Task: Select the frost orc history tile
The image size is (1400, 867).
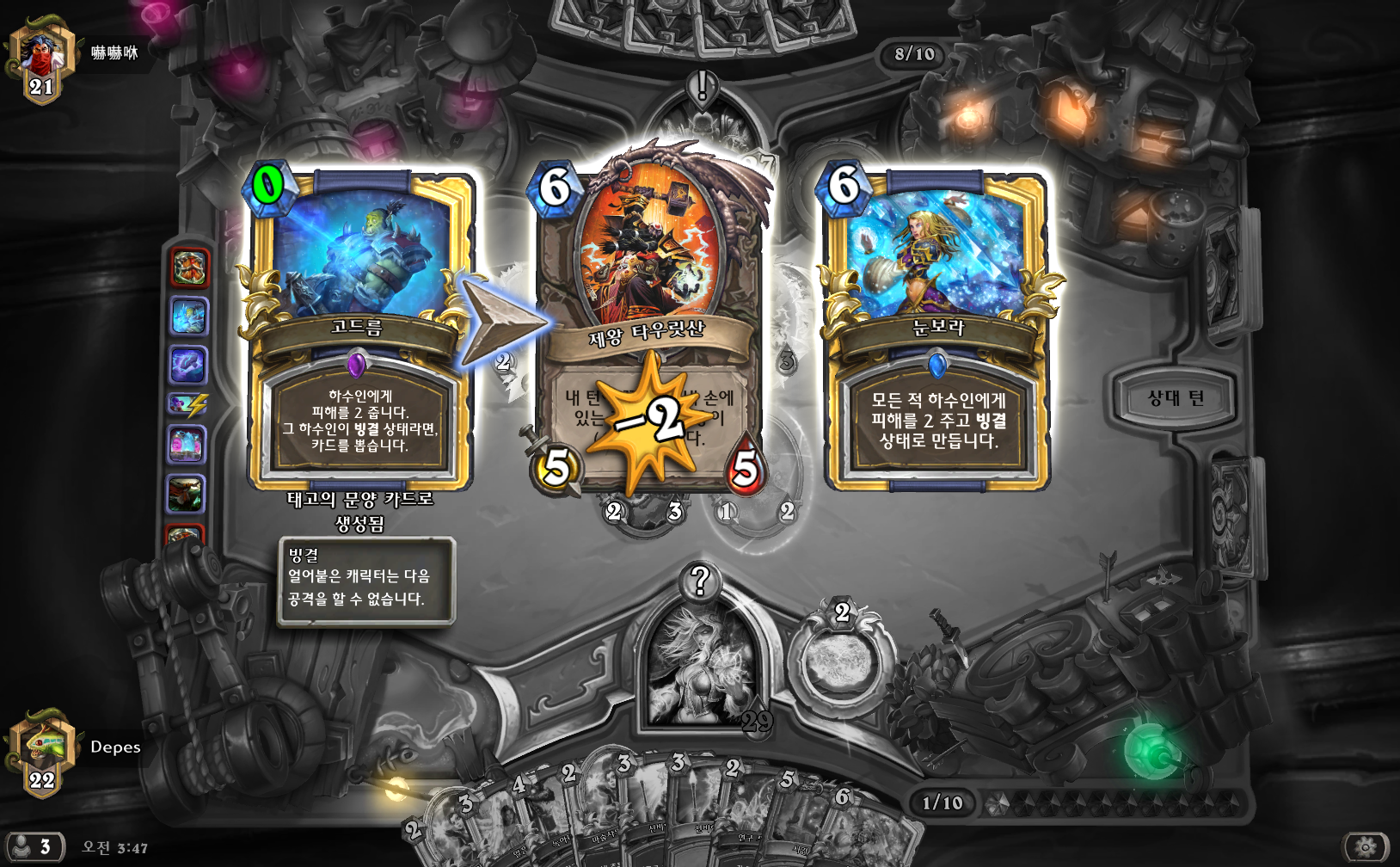Action: (188, 317)
